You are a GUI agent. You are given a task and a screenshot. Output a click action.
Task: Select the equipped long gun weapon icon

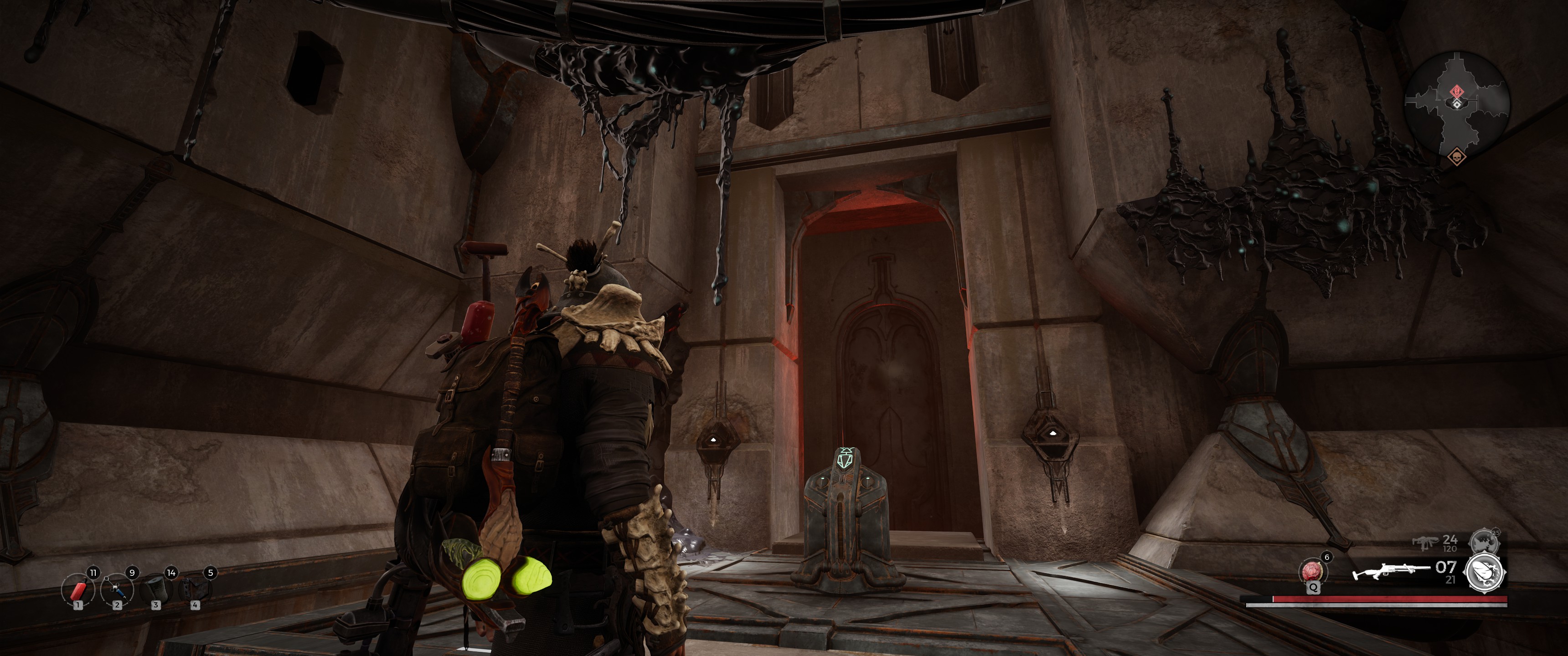1390,572
